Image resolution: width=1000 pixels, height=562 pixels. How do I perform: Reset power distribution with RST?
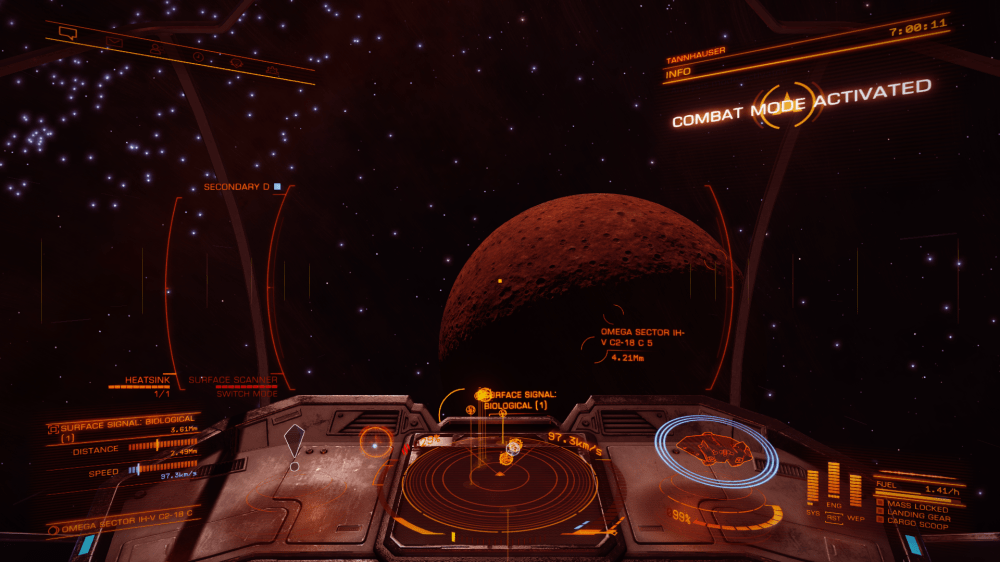(834, 516)
